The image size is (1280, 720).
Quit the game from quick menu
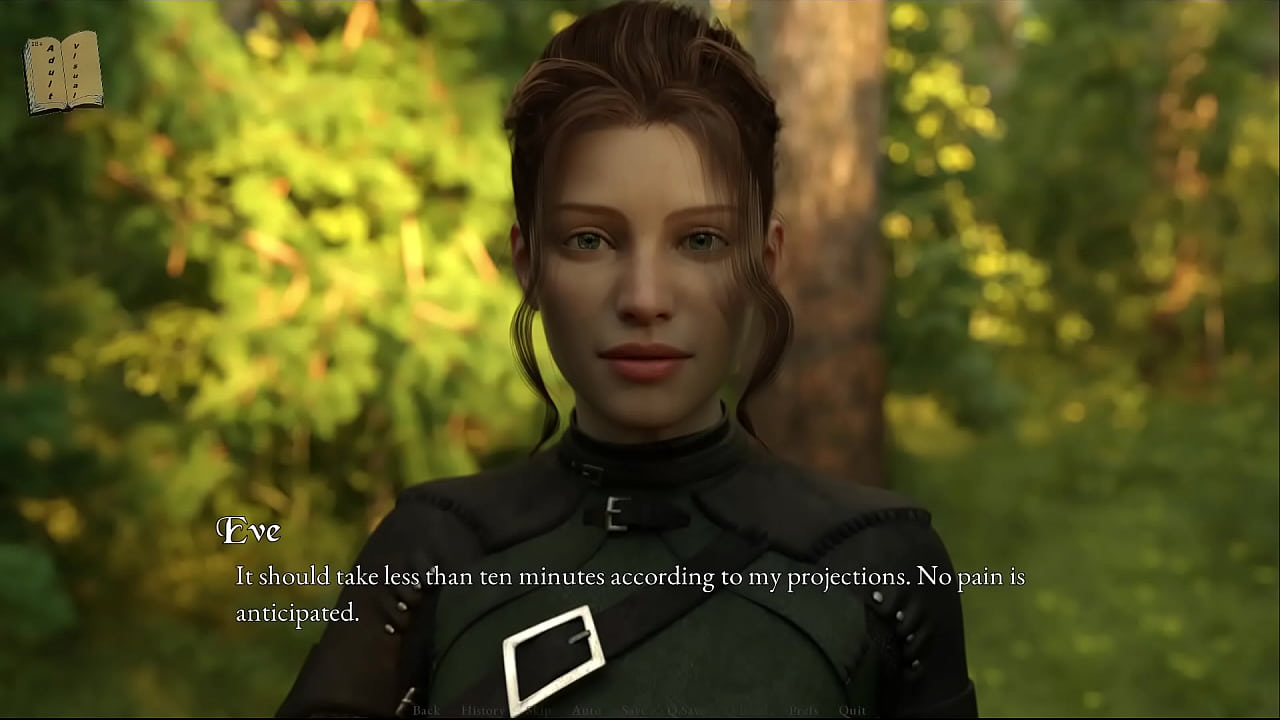(x=852, y=710)
